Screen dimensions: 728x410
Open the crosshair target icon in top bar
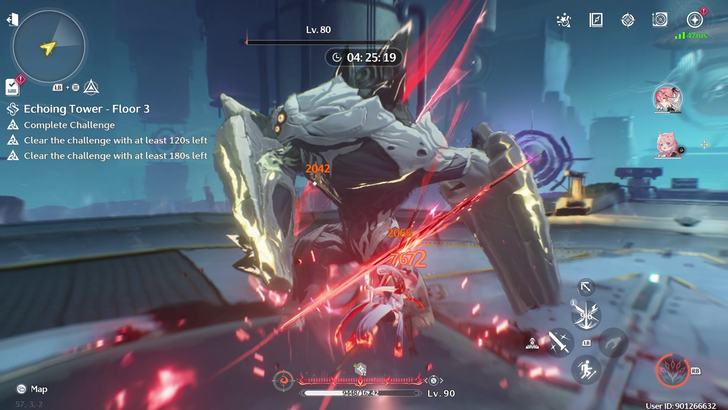click(628, 20)
